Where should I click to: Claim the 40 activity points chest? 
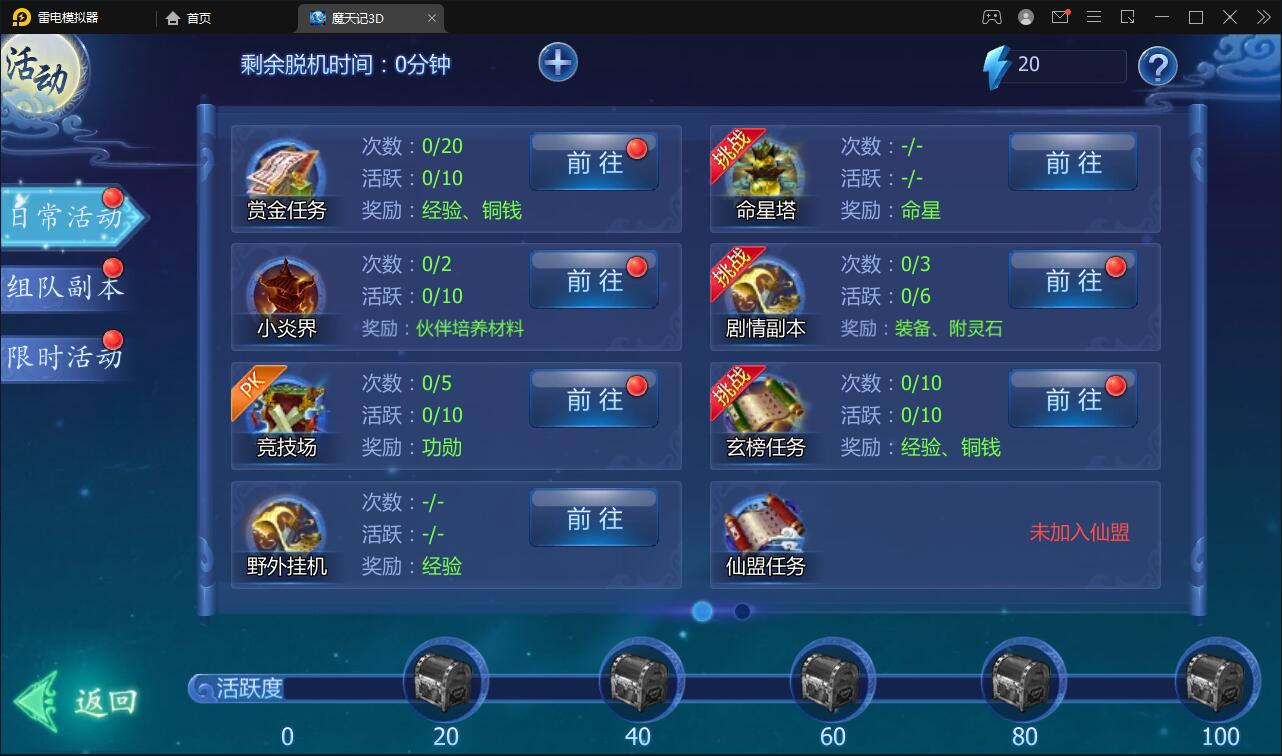pos(640,680)
